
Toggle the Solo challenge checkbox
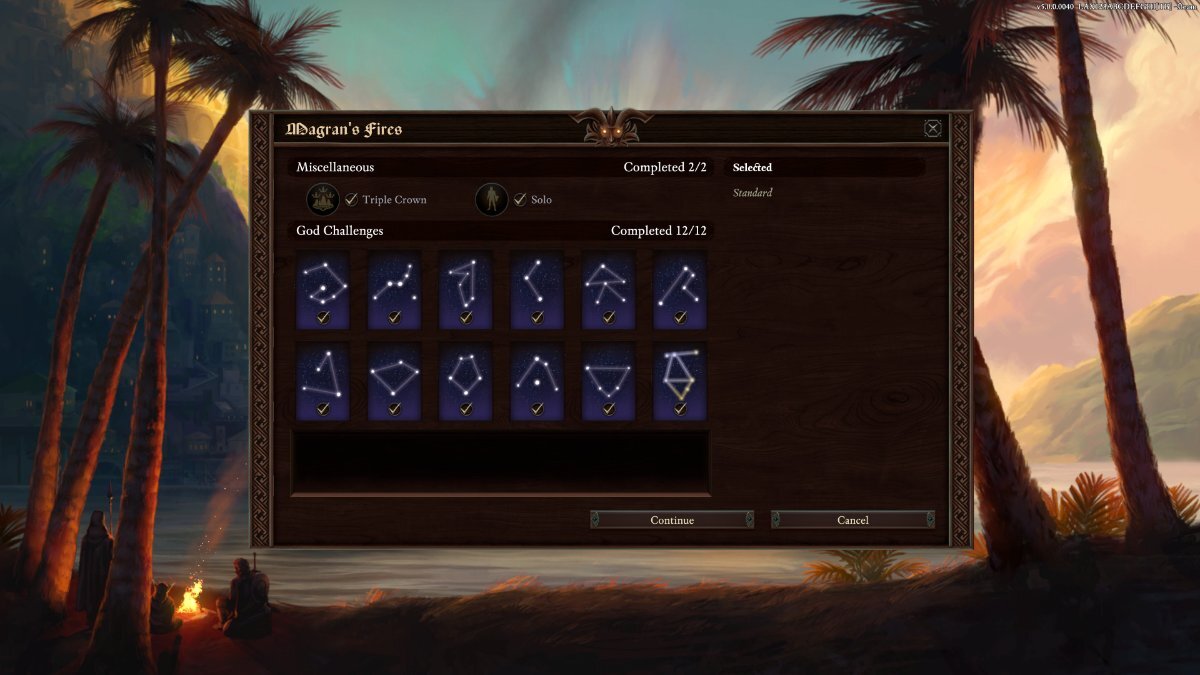(x=520, y=200)
